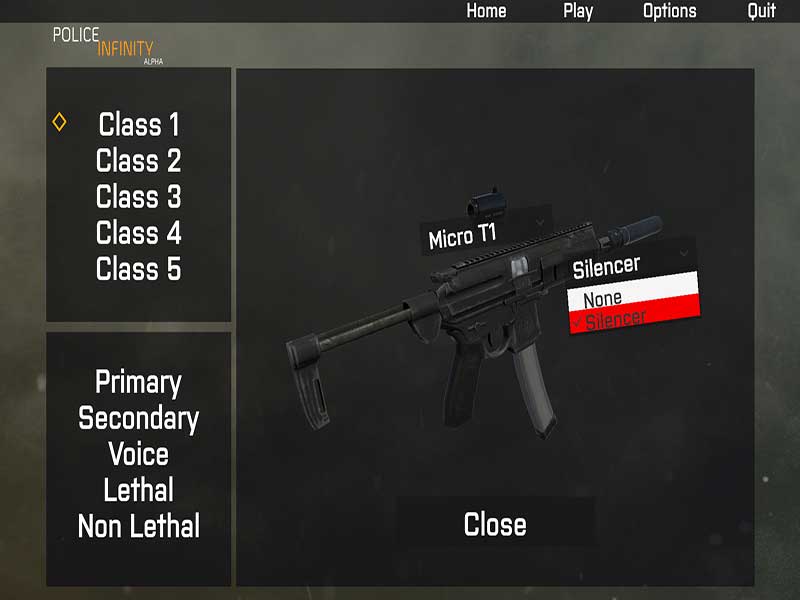This screenshot has width=800, height=600.
Task: Open the Primary weapon category
Action: point(138,382)
